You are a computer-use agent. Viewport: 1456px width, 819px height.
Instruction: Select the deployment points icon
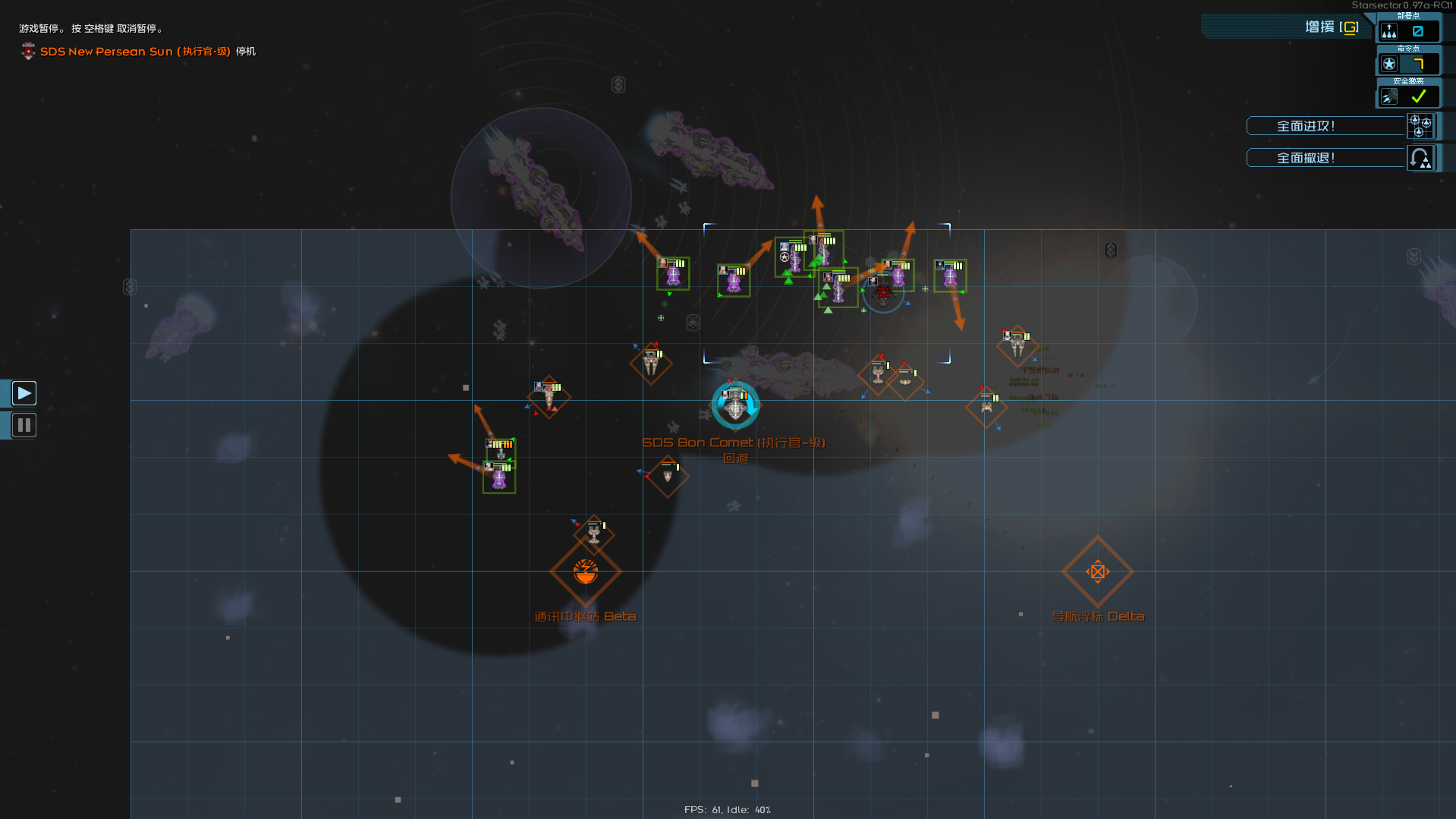click(x=1388, y=31)
